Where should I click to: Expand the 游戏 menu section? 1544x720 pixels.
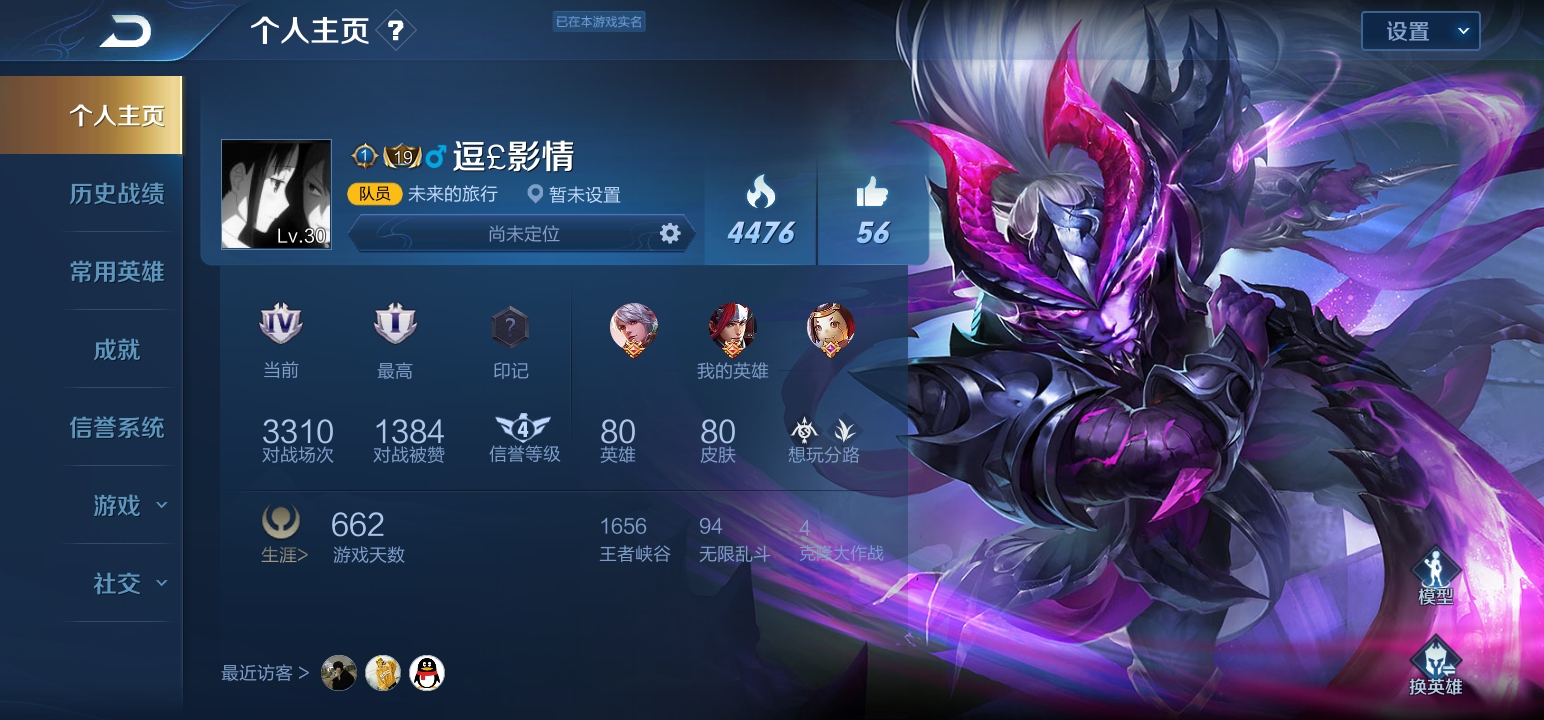pyautogui.click(x=128, y=505)
